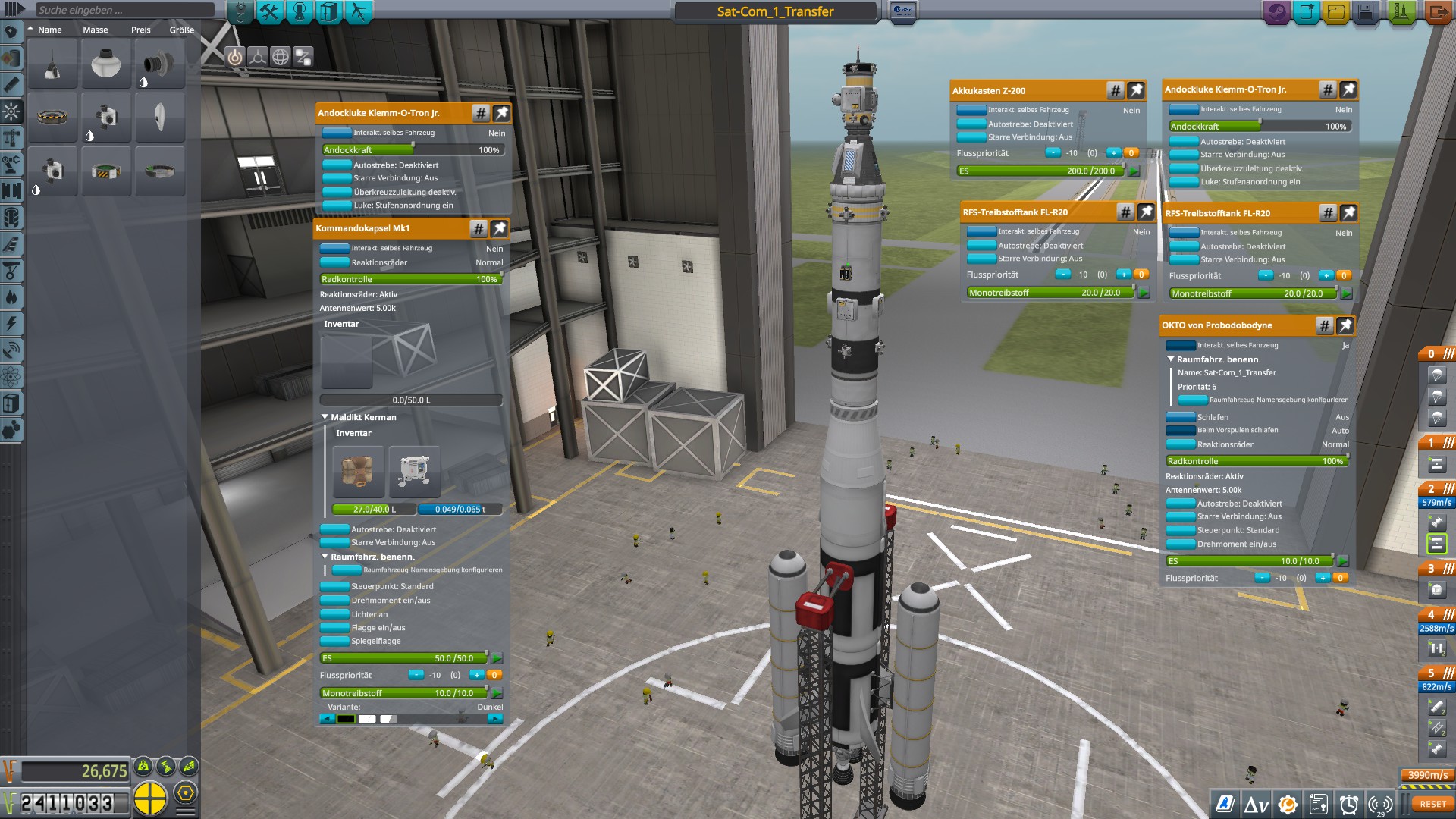Open the ESA flag selector
The width and height of the screenshot is (1456, 819).
point(903,11)
